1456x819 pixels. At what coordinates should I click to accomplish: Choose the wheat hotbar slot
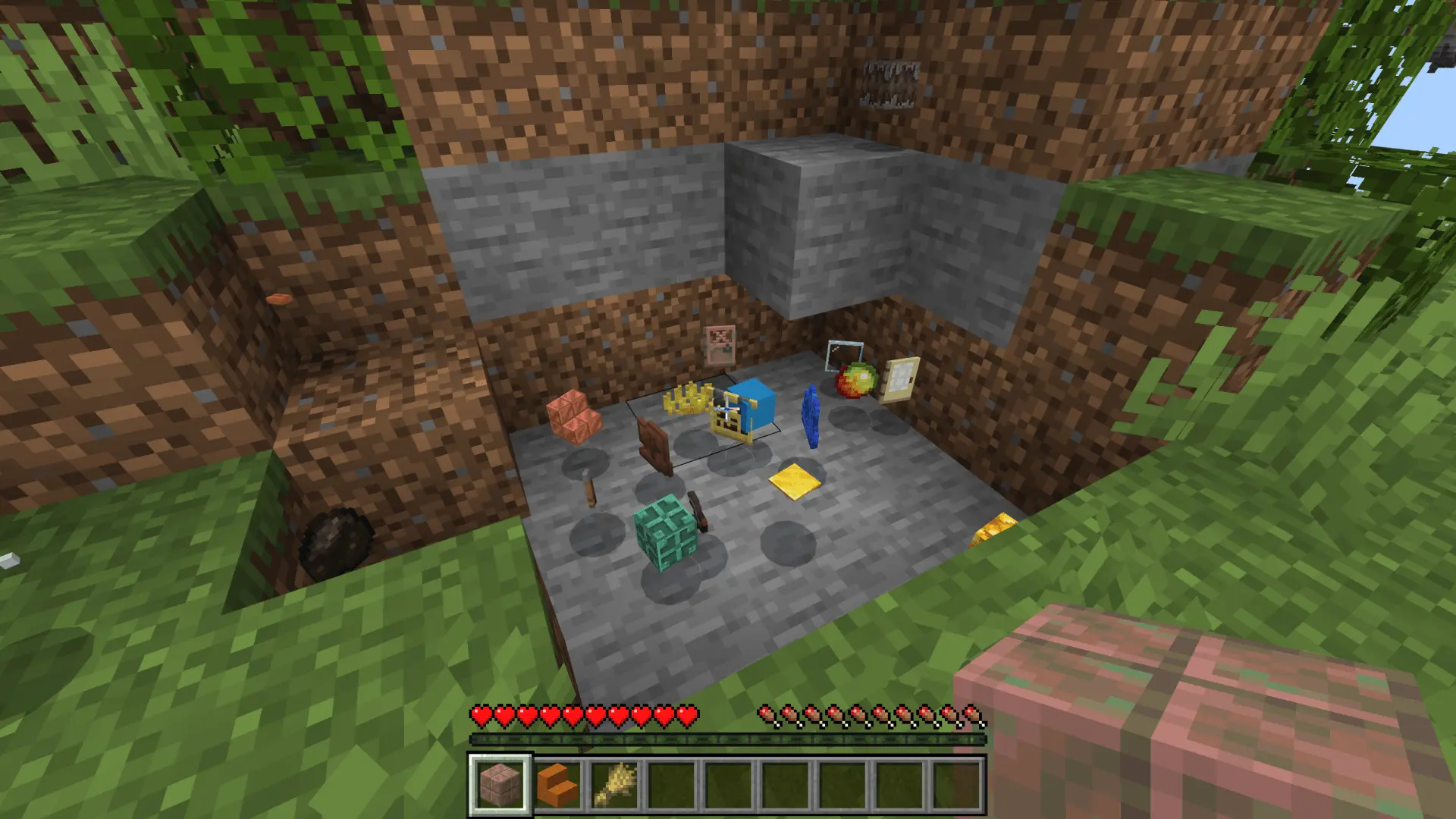pos(614,784)
